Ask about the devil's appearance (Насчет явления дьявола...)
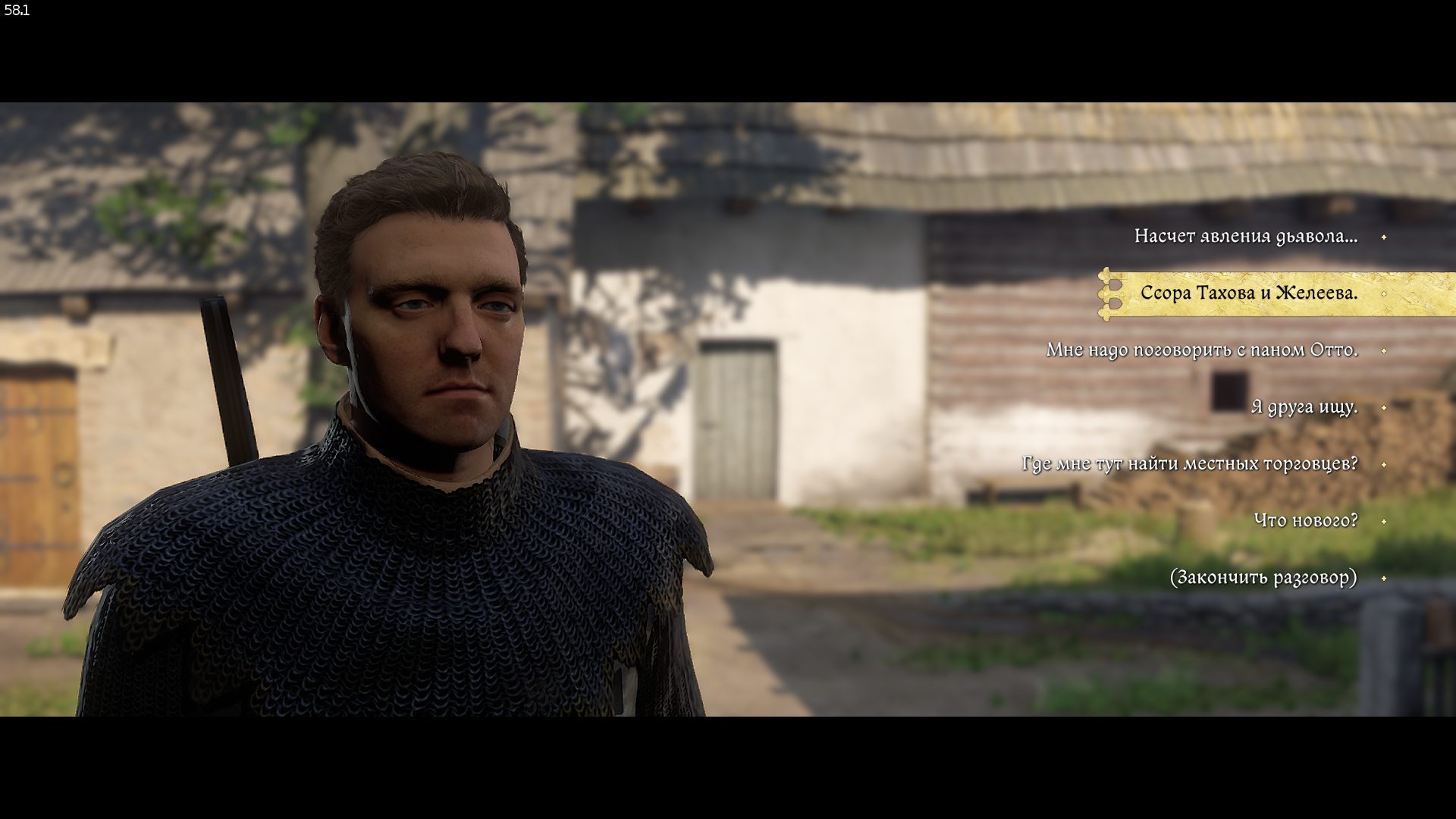This screenshot has width=1456, height=819. tap(1245, 237)
